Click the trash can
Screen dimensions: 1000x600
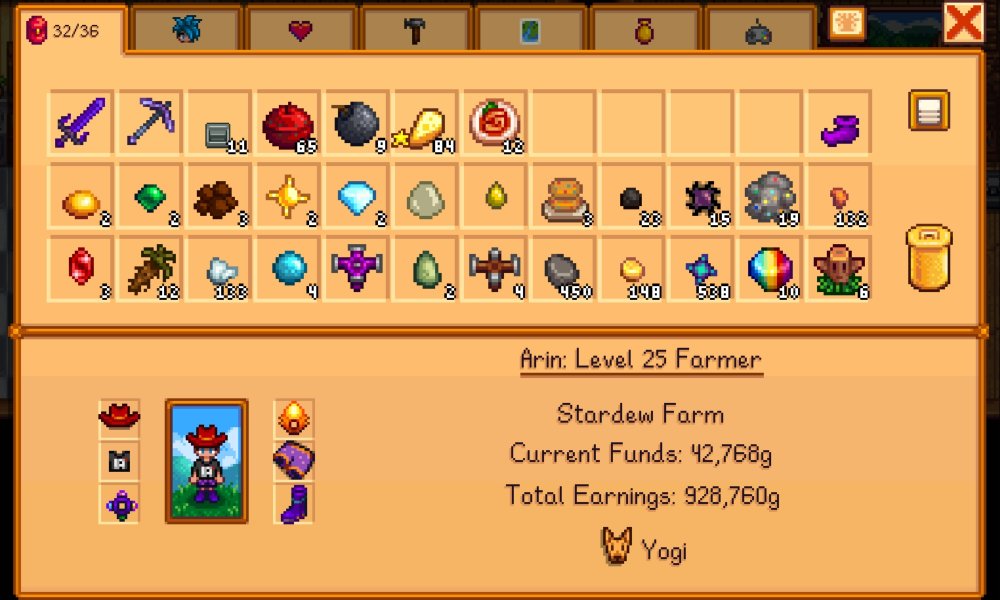pos(928,258)
